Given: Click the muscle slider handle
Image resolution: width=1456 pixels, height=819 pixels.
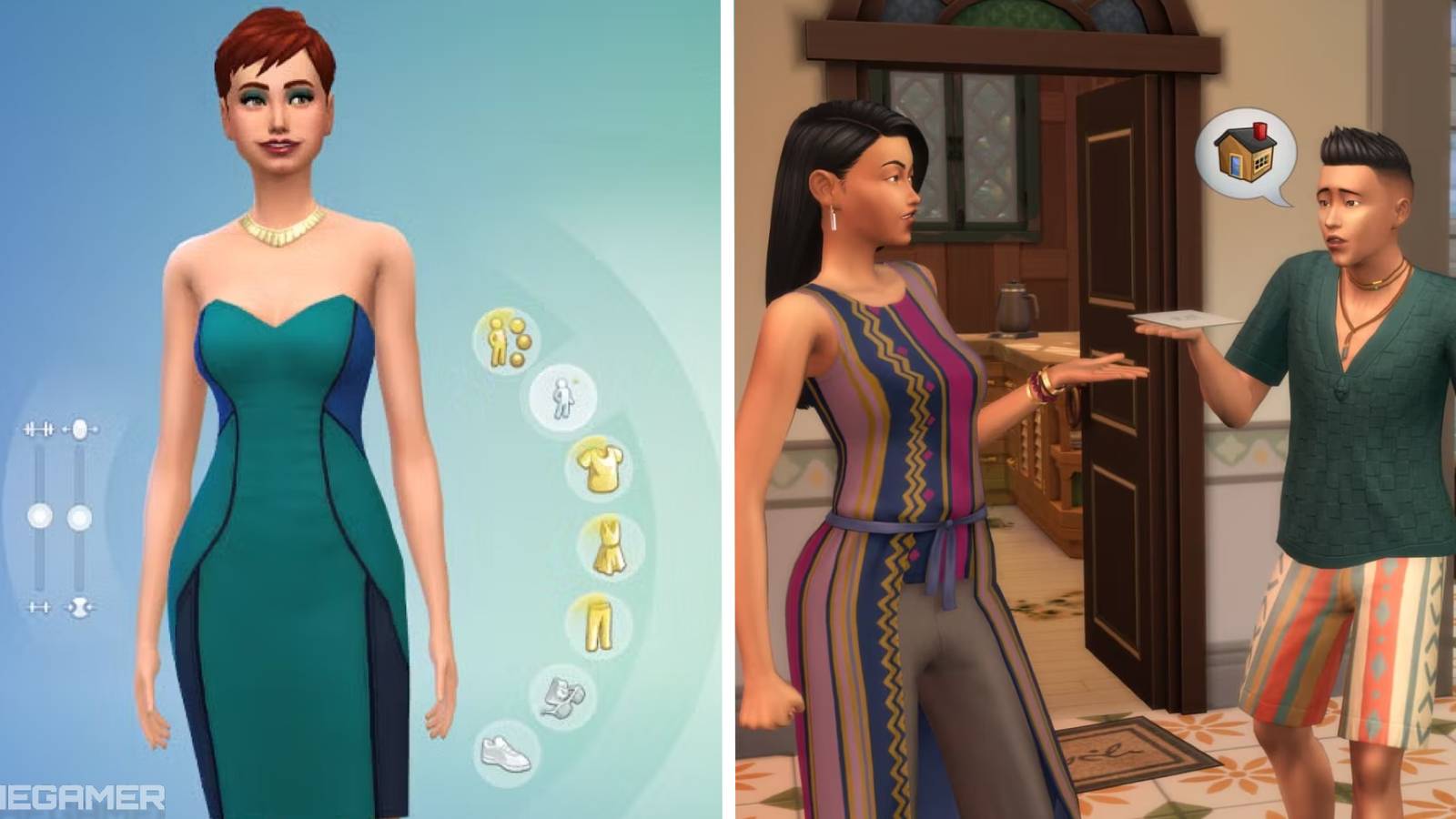Looking at the screenshot, I should point(41,516).
